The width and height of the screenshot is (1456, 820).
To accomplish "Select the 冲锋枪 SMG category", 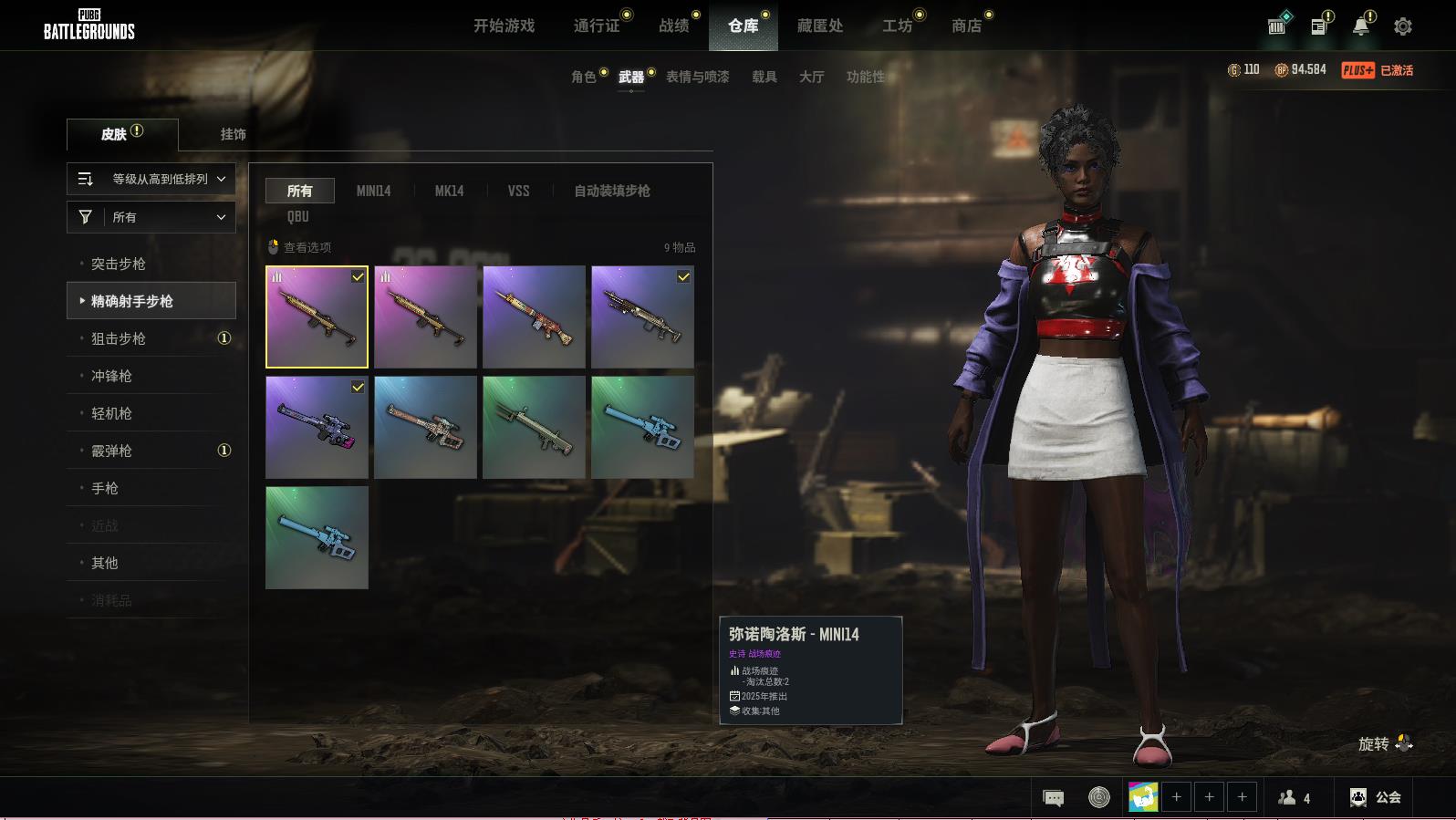I will coord(111,376).
